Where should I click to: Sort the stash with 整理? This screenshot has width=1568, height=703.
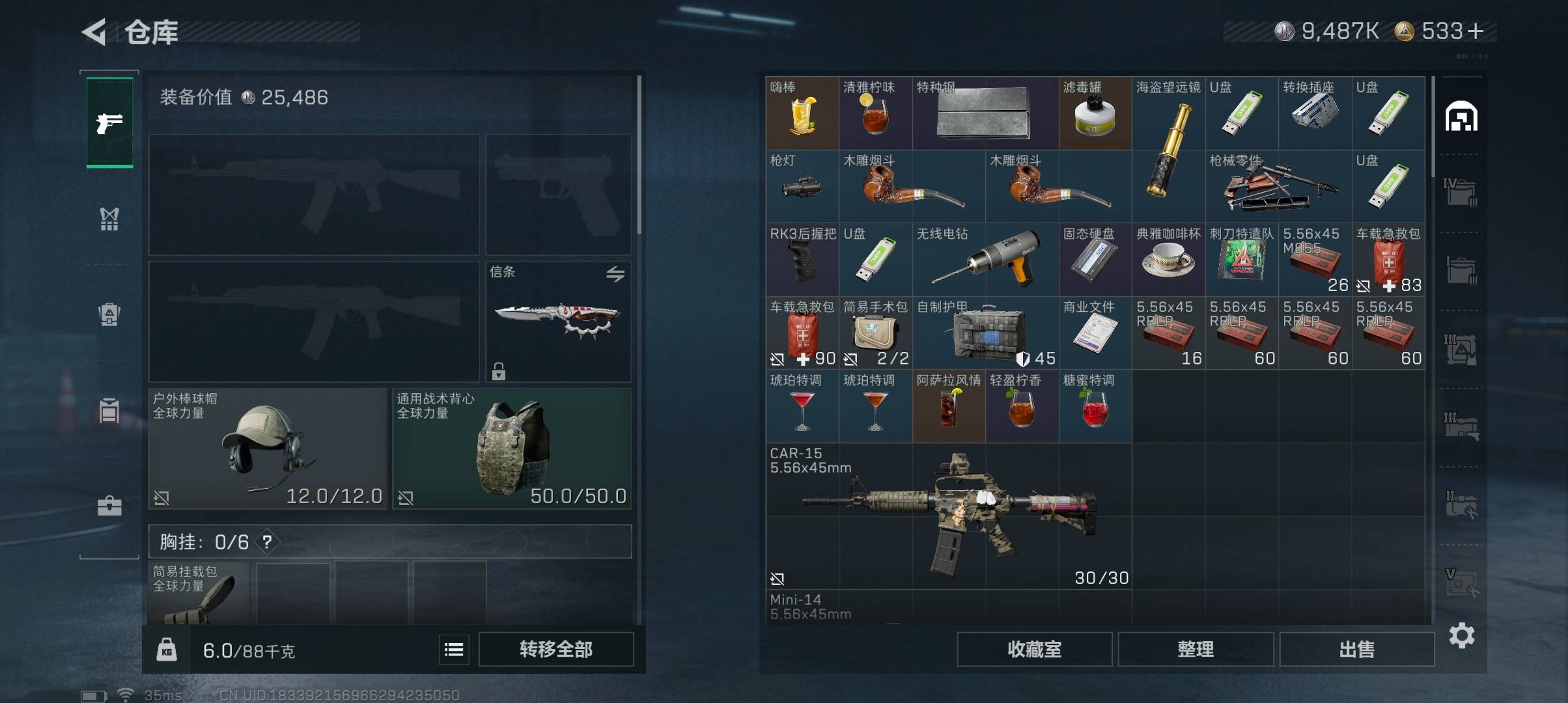(x=1195, y=649)
